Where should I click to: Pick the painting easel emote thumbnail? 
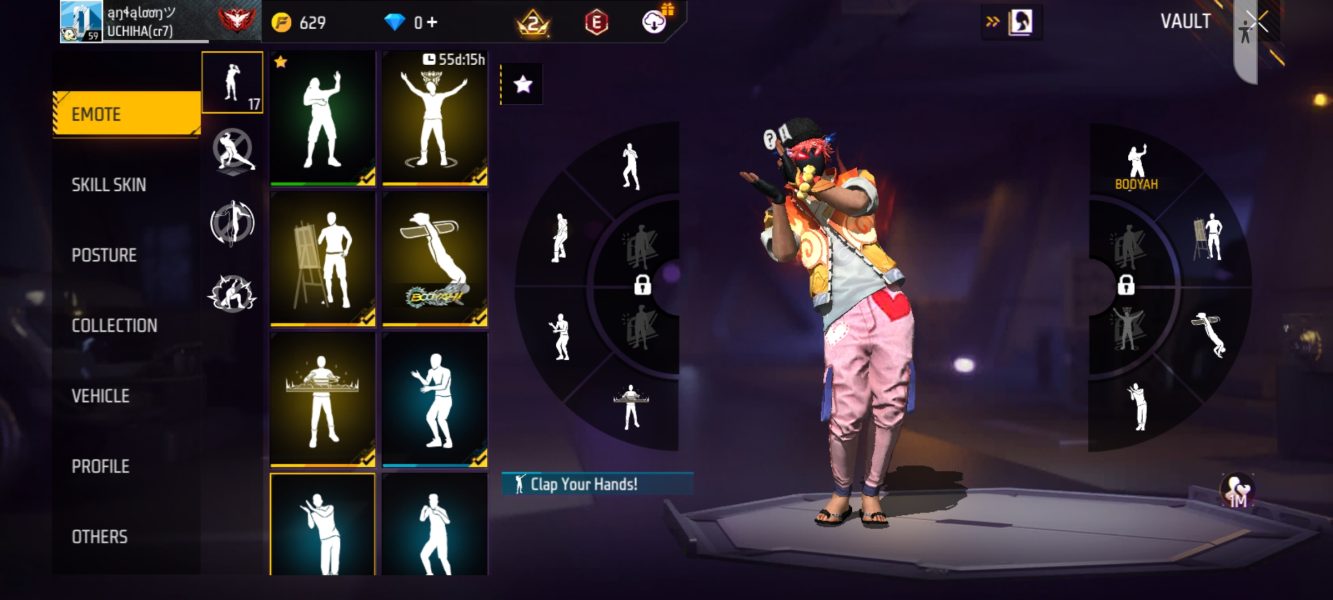point(322,258)
